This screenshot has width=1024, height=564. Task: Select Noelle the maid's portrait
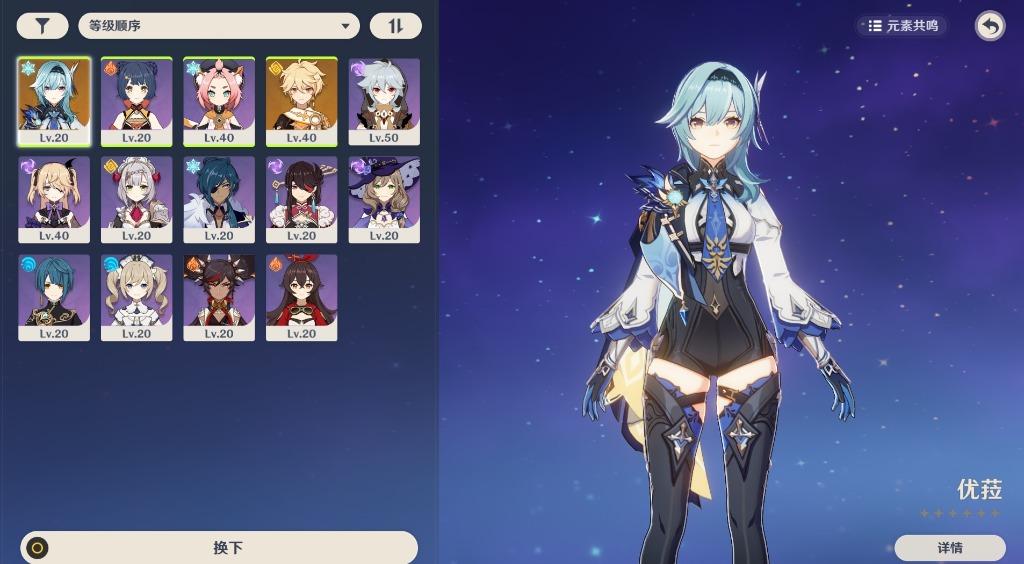click(136, 199)
